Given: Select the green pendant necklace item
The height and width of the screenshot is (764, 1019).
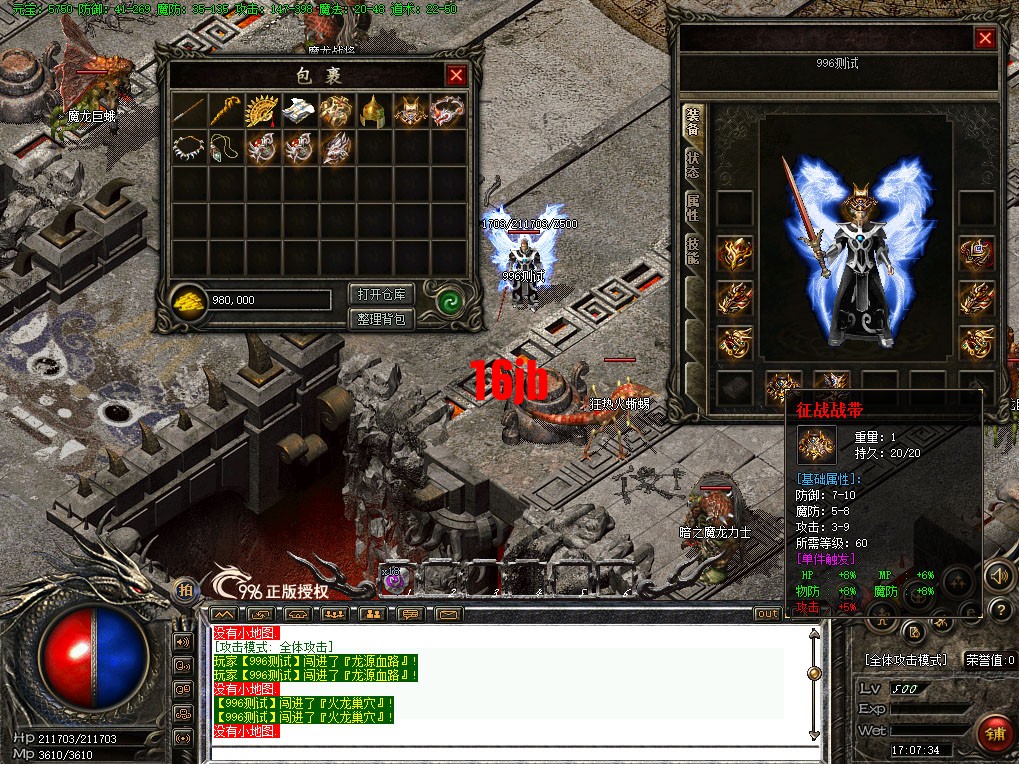Looking at the screenshot, I should tap(226, 148).
